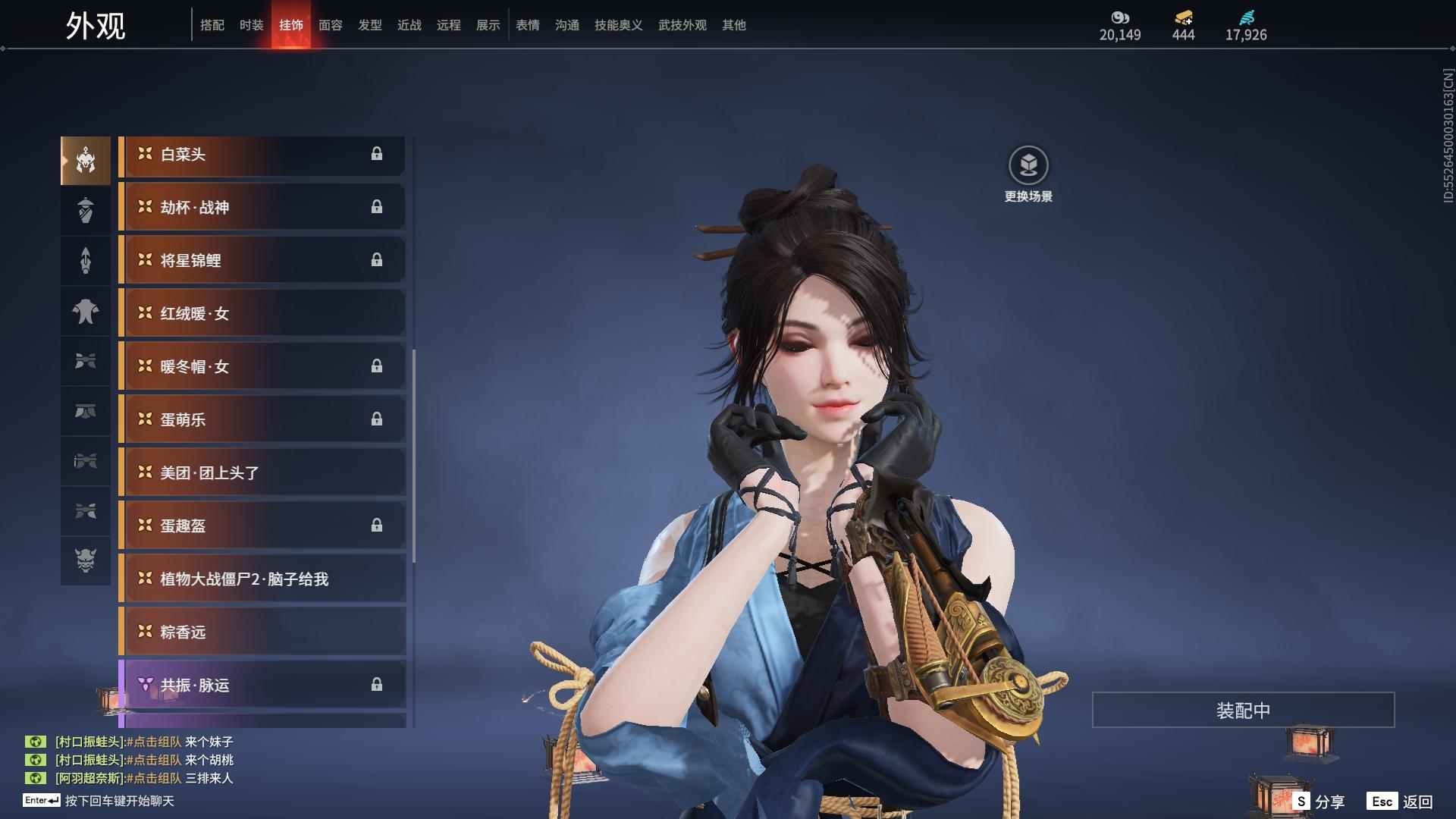
Task: Select 劫杯·战神 in the list
Action: pos(262,208)
